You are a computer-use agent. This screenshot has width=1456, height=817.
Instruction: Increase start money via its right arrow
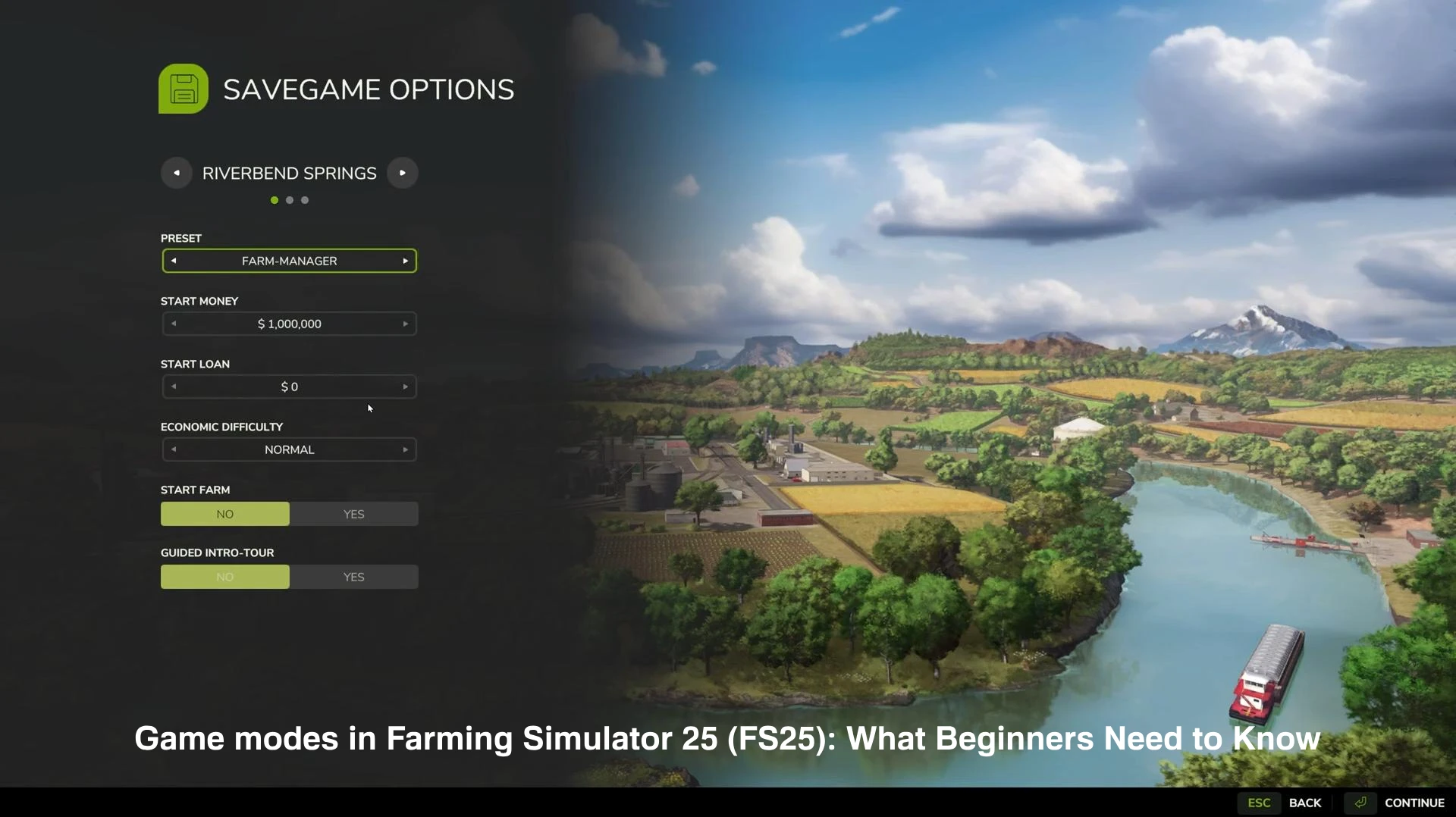[x=406, y=324]
